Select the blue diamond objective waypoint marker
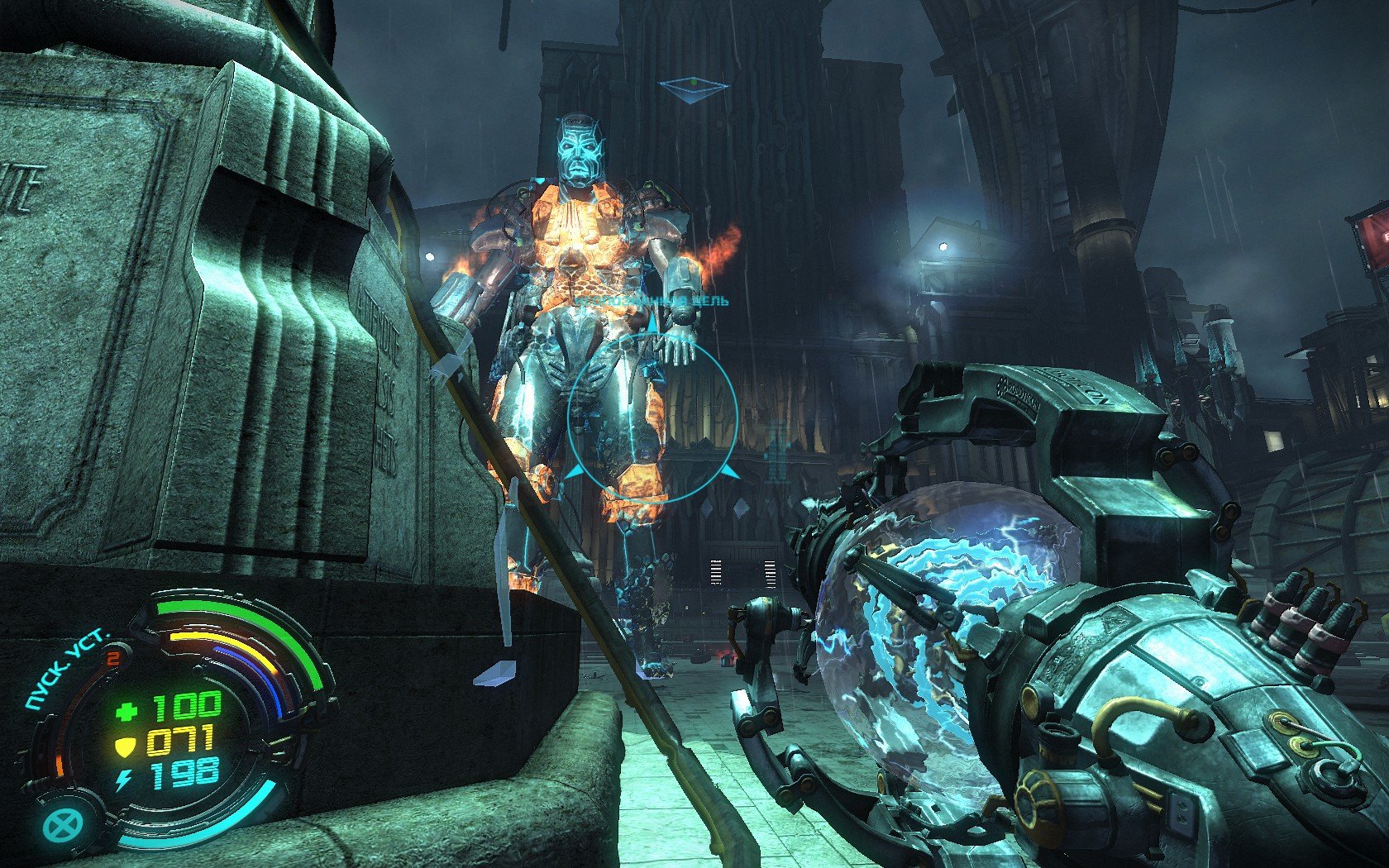The height and width of the screenshot is (868, 1389). coord(693,87)
